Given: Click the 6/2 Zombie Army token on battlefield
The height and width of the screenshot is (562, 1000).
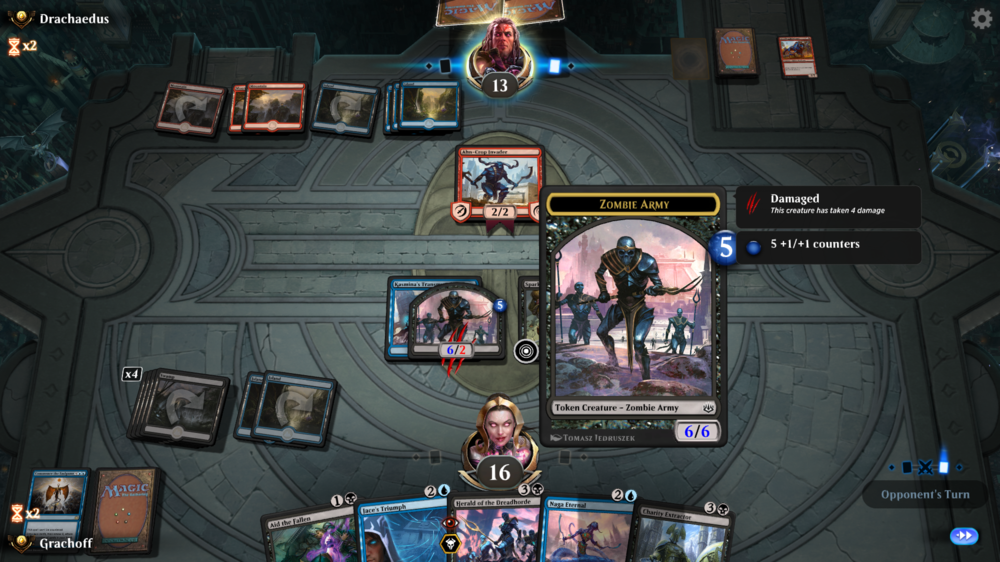Looking at the screenshot, I should [x=455, y=322].
